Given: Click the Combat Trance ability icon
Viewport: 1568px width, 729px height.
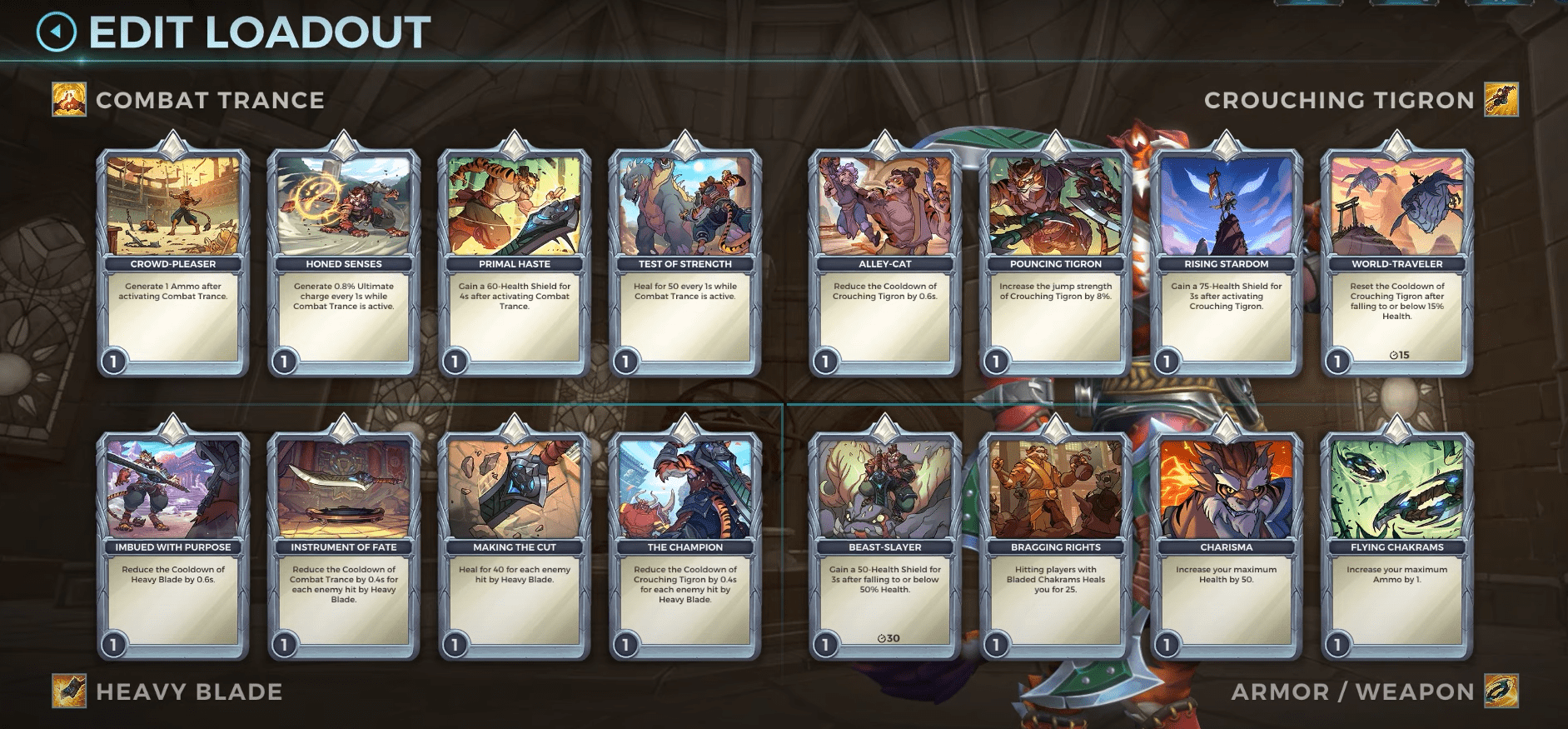Looking at the screenshot, I should click(68, 100).
